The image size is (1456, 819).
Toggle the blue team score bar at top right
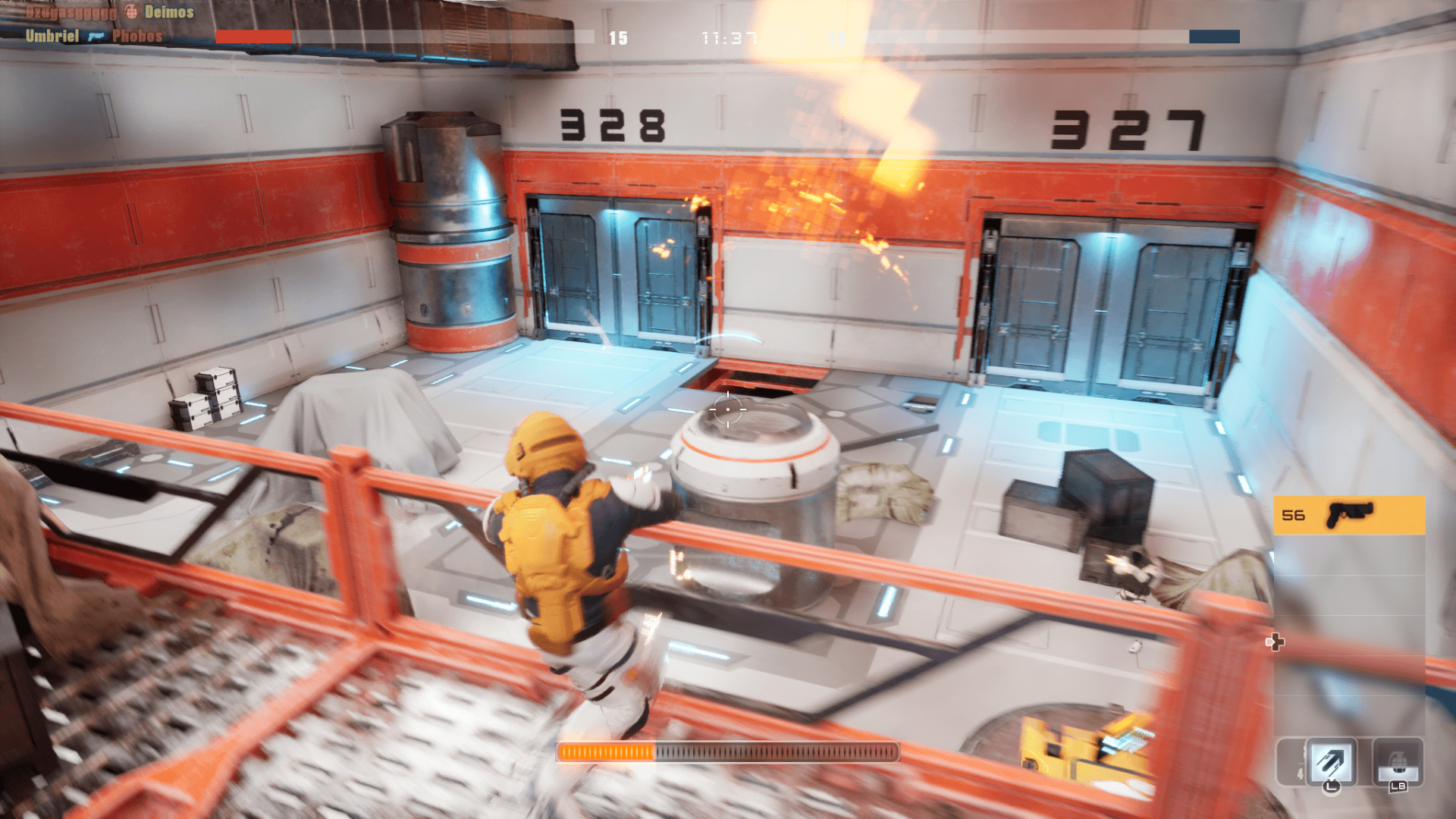pyautogui.click(x=1214, y=35)
